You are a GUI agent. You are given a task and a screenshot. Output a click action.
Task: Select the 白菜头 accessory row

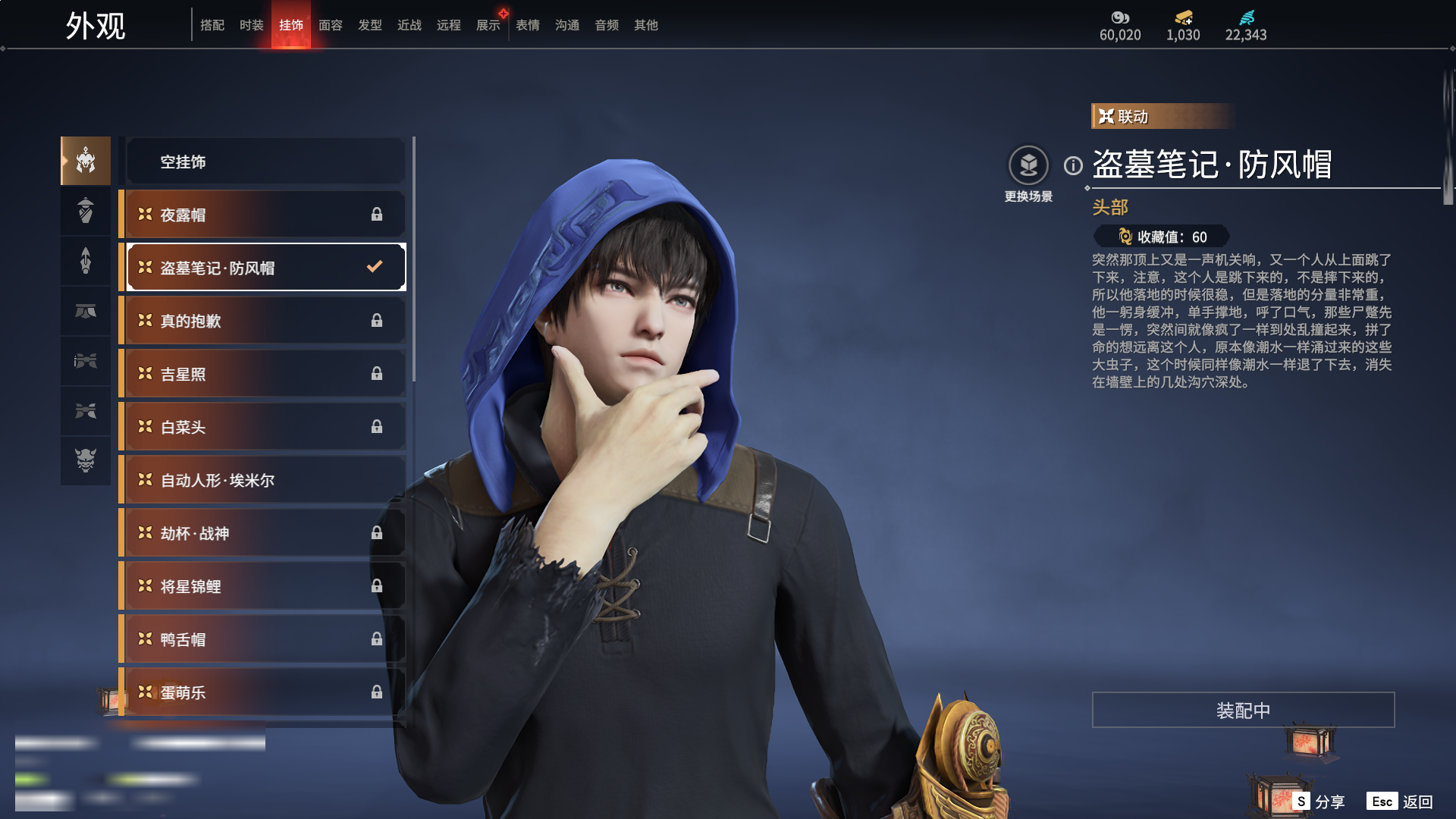[x=265, y=427]
